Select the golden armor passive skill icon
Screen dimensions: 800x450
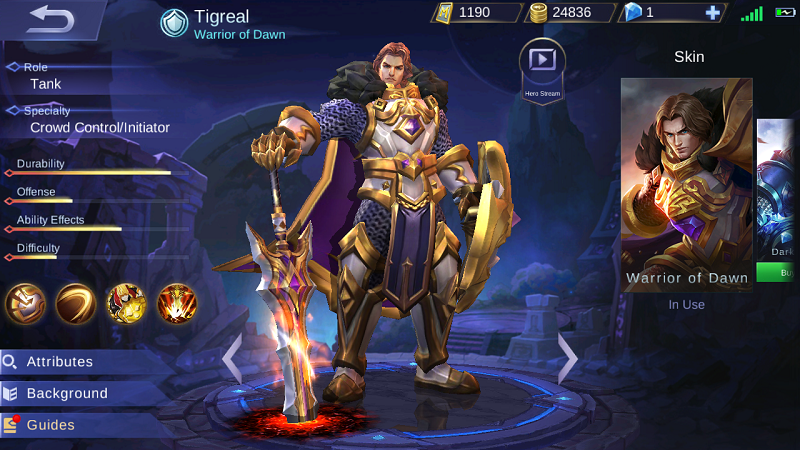pyautogui.click(x=25, y=303)
